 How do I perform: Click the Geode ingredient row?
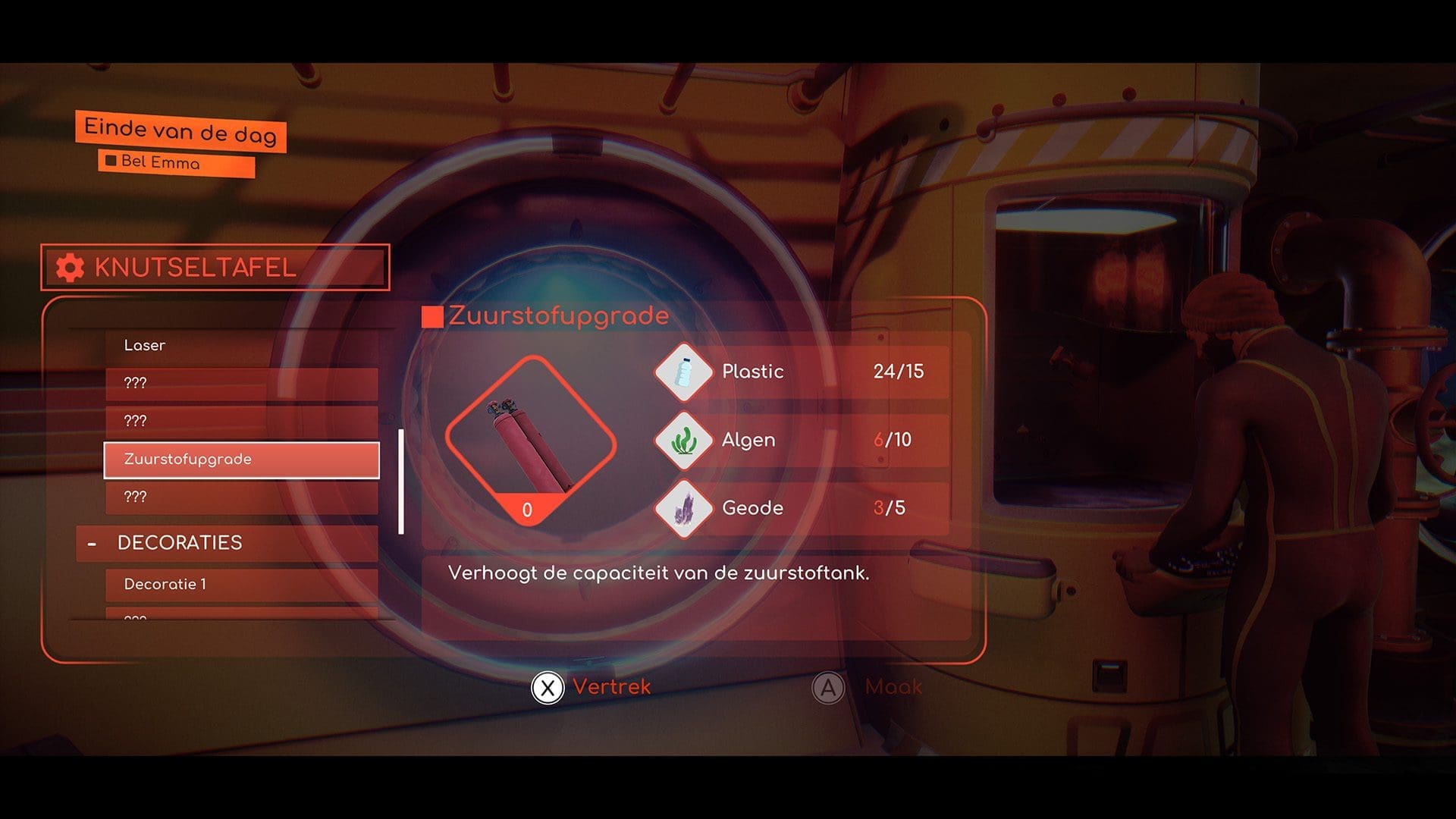point(802,508)
